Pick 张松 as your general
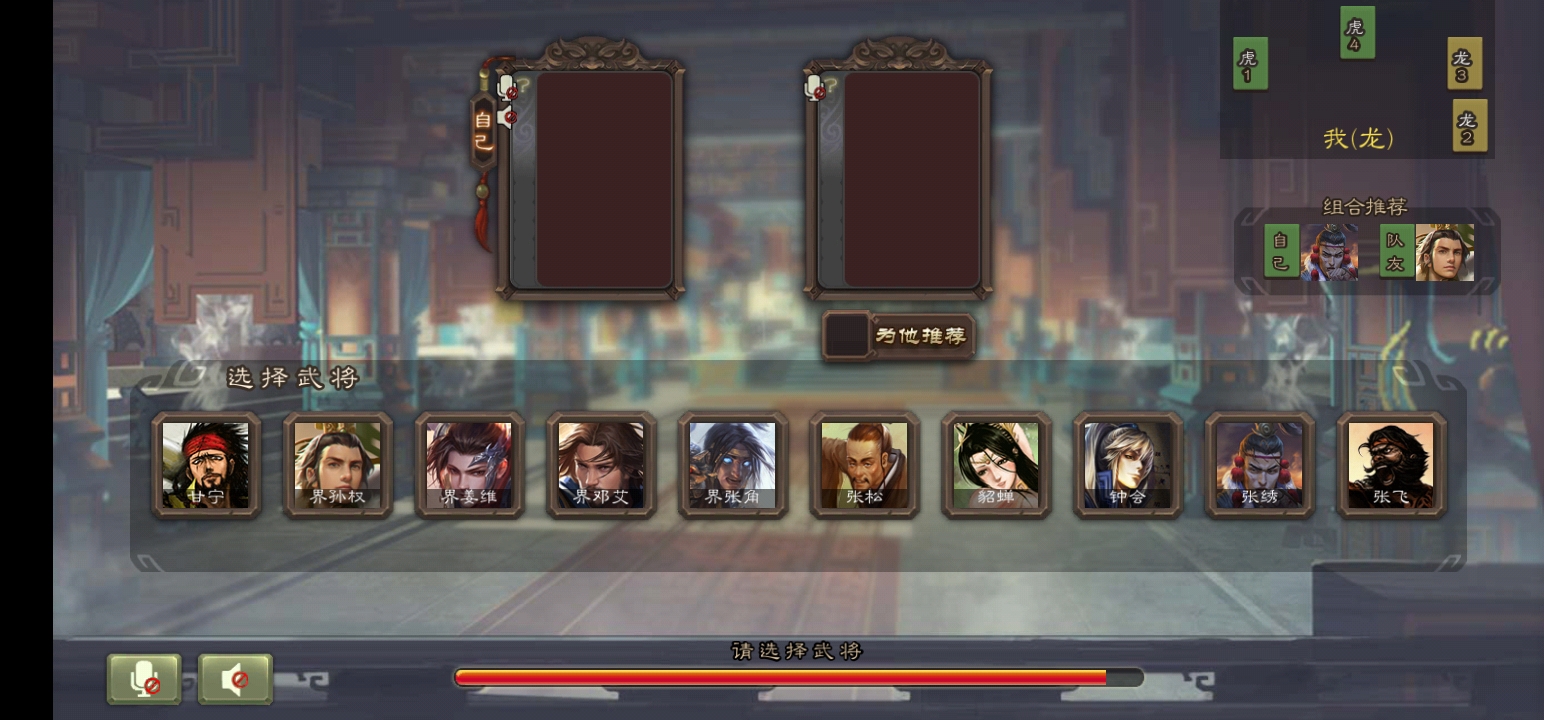This screenshot has width=1544, height=720. tap(864, 464)
